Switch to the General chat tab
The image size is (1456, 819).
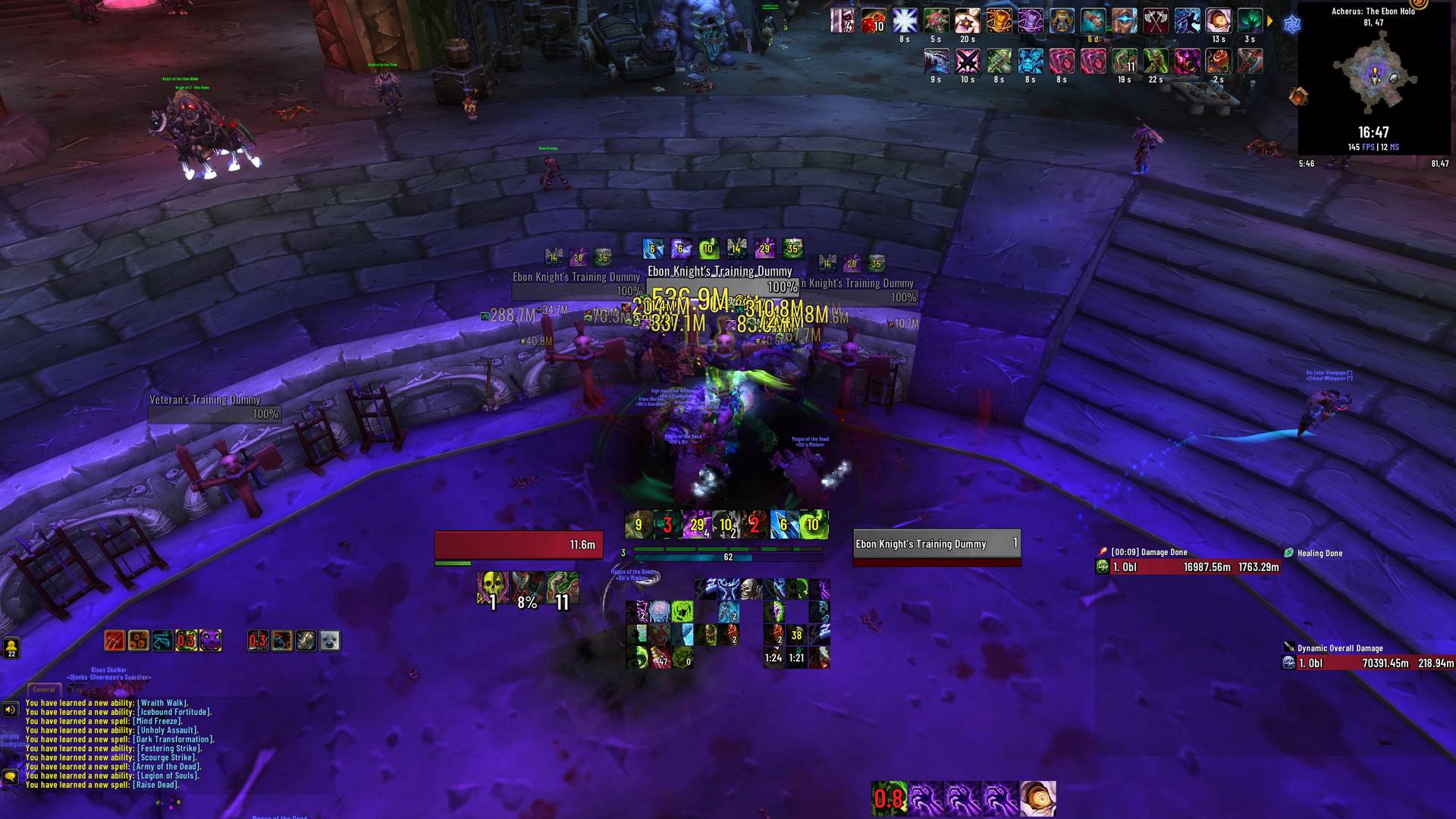coord(43,689)
